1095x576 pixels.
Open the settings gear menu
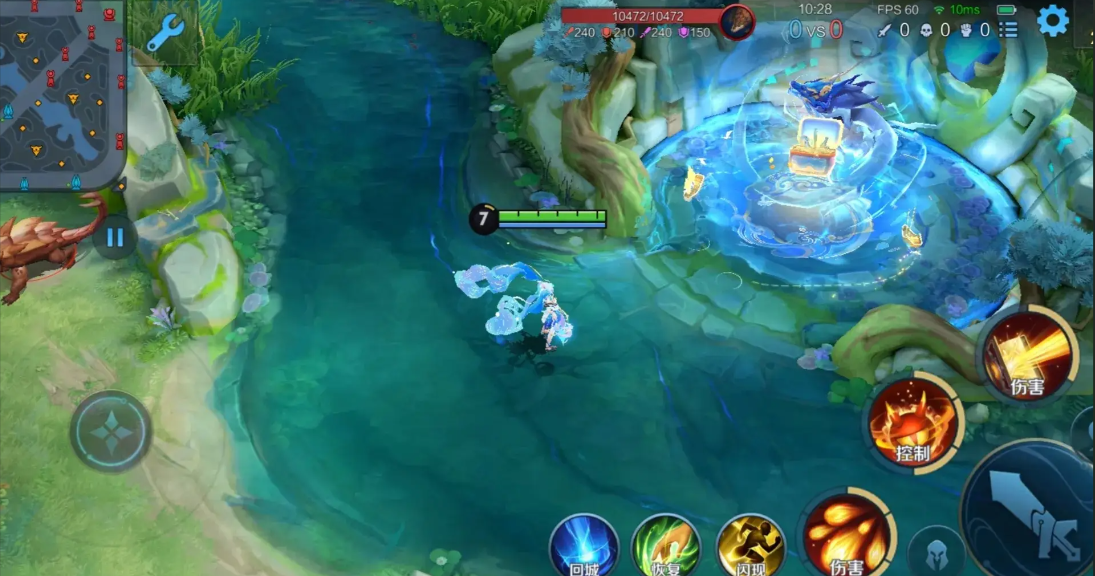tap(1052, 21)
